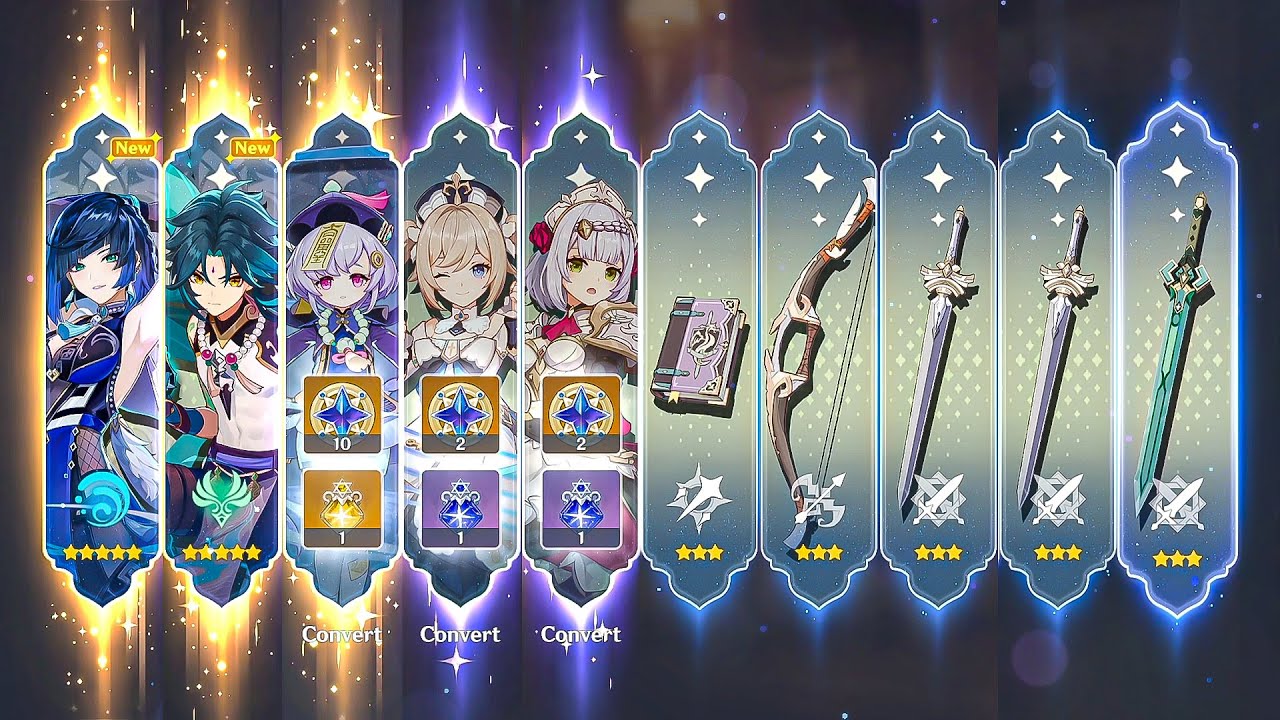1280x720 pixels.
Task: Click Convert under the Qiqi card
Action: [341, 634]
